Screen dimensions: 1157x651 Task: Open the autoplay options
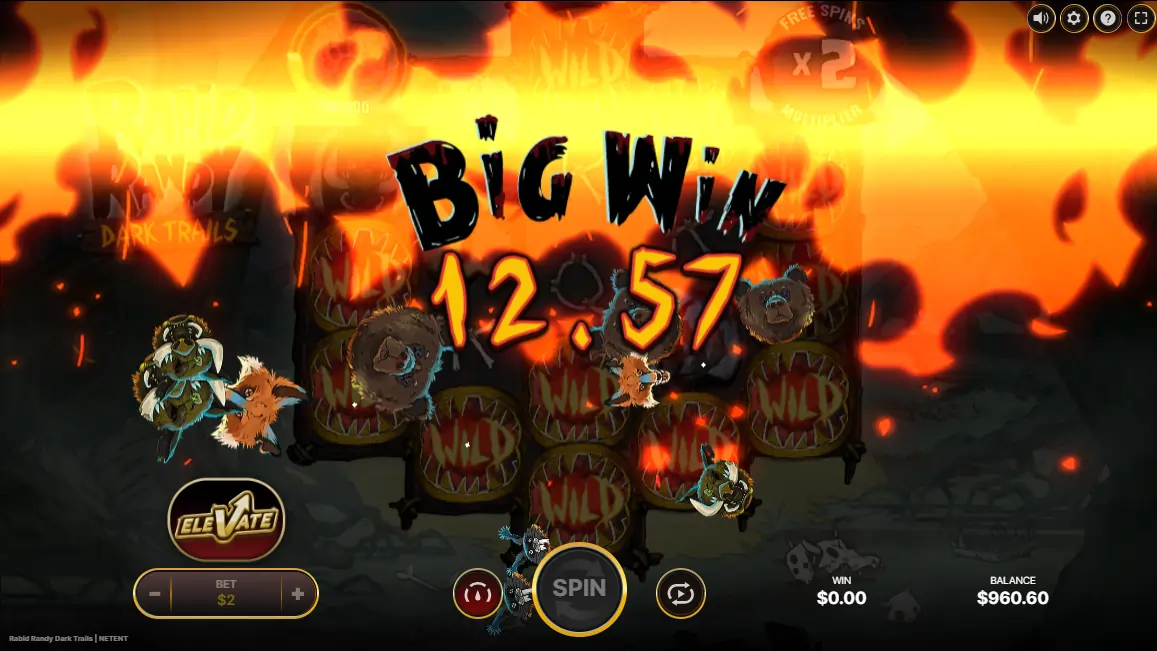tap(680, 594)
